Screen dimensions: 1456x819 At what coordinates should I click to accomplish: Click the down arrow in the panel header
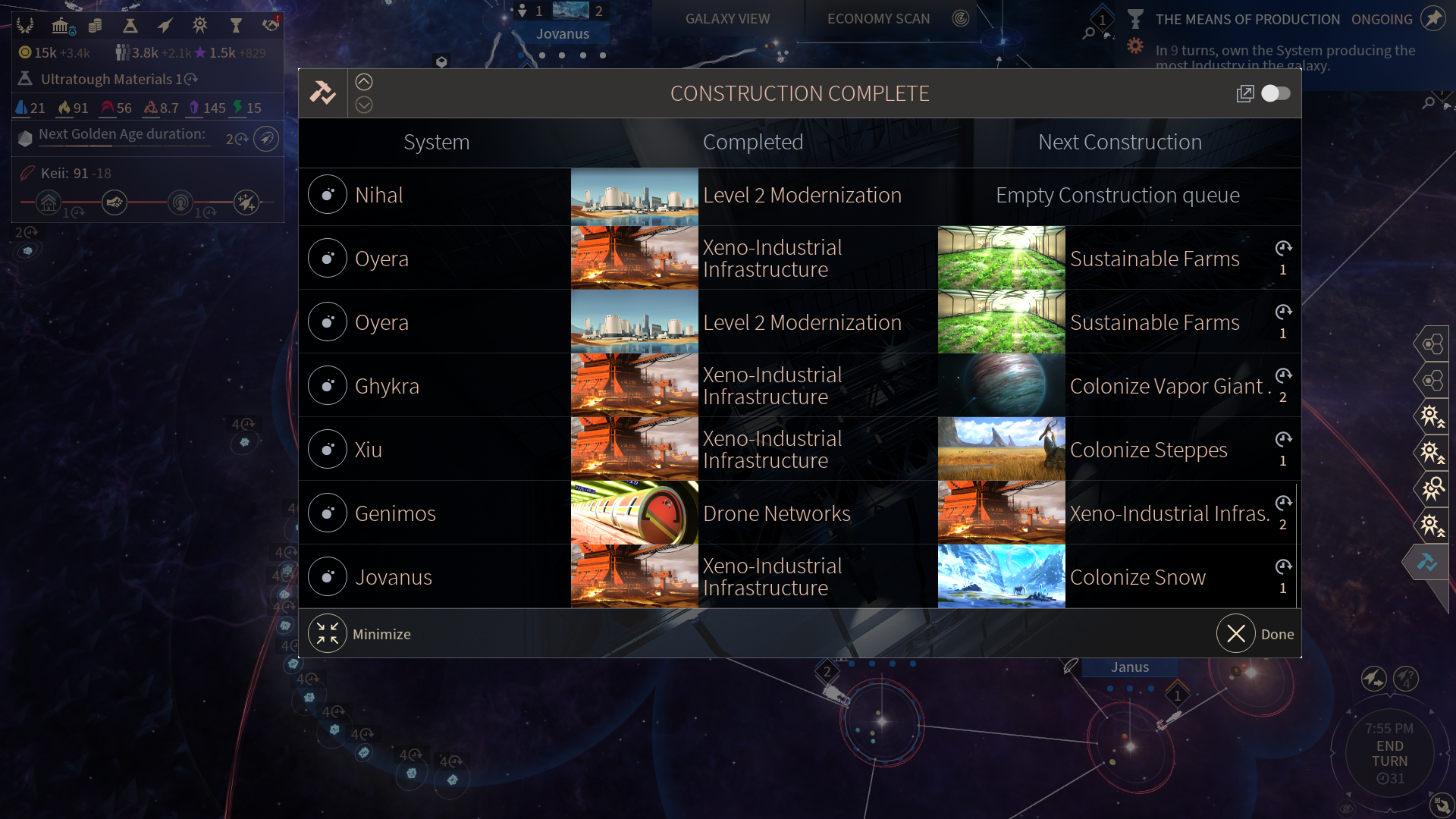(364, 105)
